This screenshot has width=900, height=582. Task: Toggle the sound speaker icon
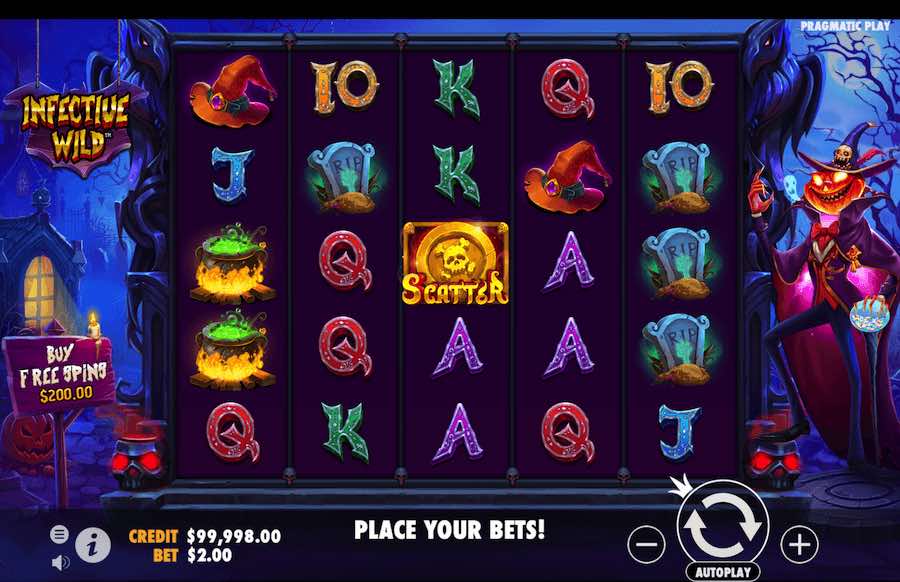tap(59, 562)
